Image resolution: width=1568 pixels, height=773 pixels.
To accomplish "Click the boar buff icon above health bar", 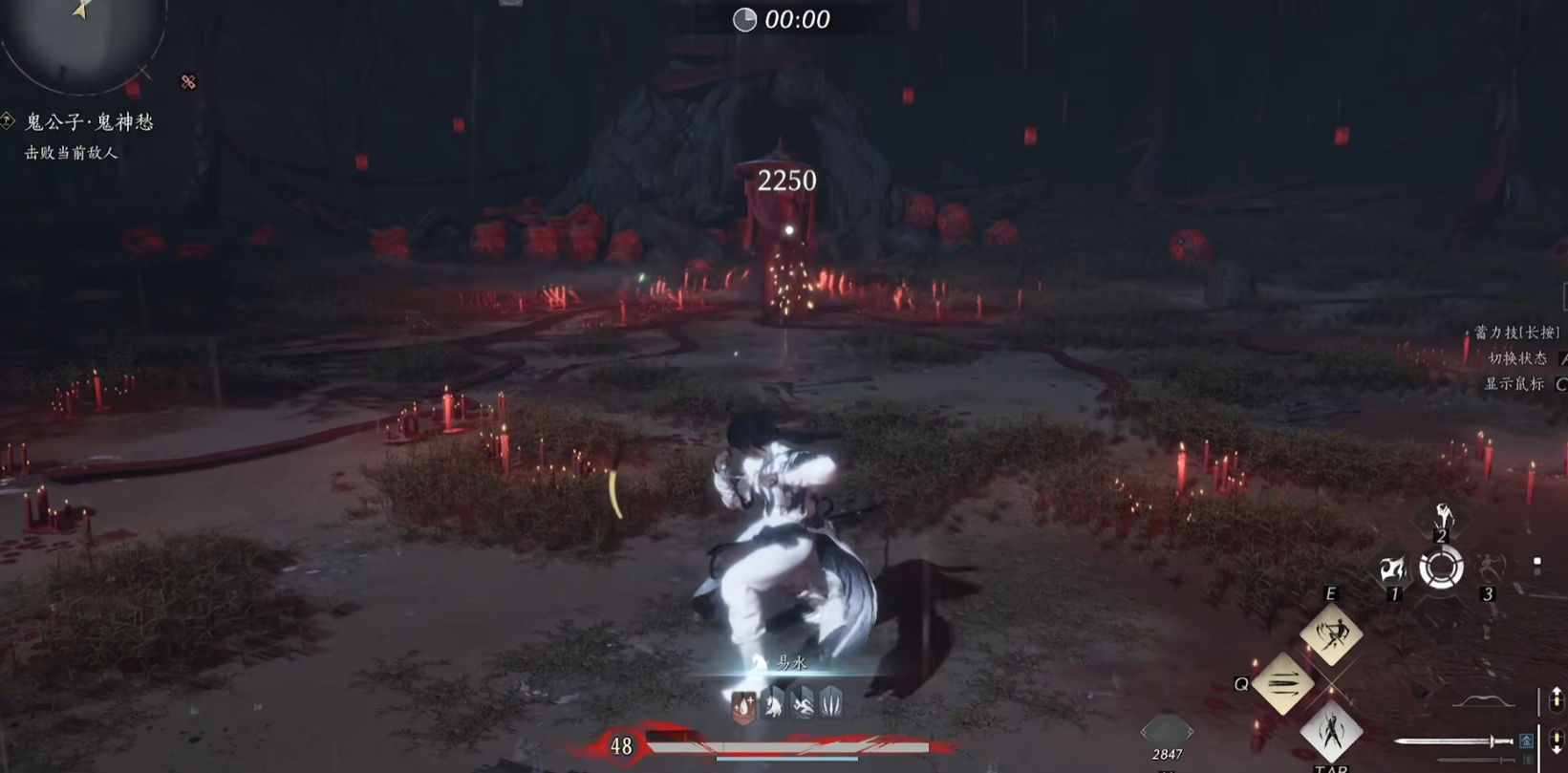I will pyautogui.click(x=773, y=704).
